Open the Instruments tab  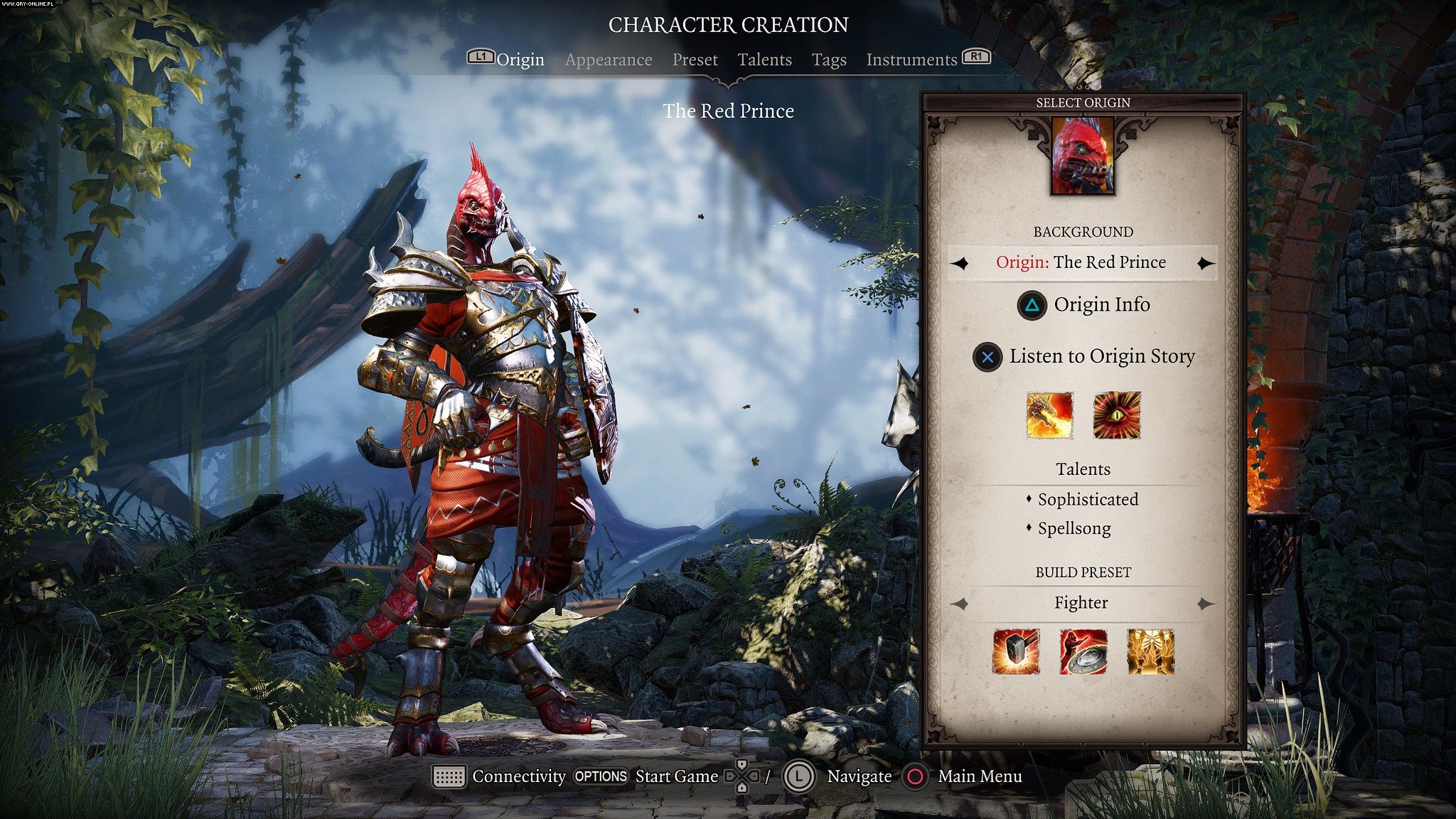911,60
